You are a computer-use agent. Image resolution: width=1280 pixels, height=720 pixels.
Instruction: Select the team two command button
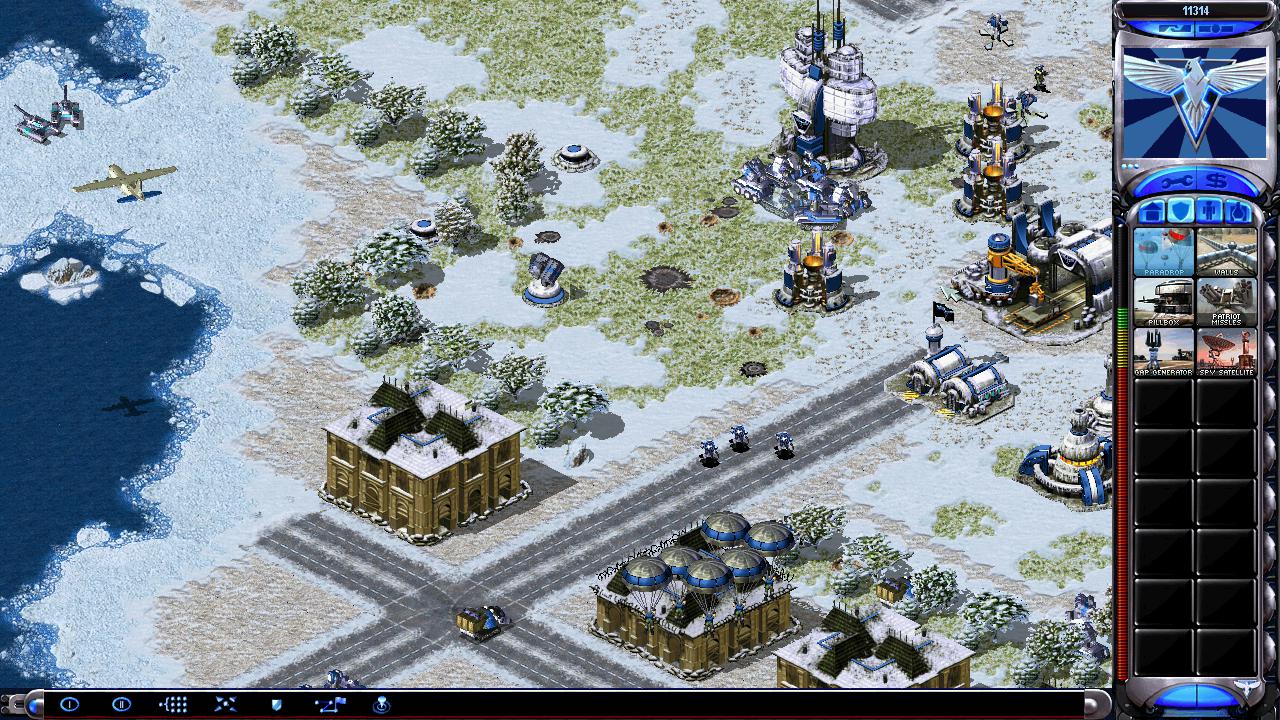121,704
